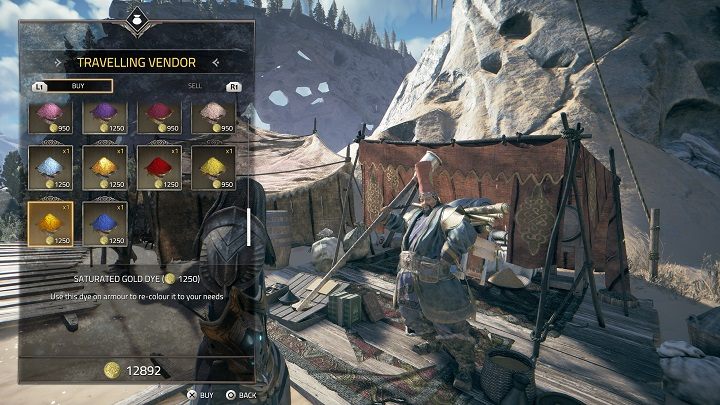The height and width of the screenshot is (405, 720).
Task: Switch to the Buy tab
Action: point(77,86)
